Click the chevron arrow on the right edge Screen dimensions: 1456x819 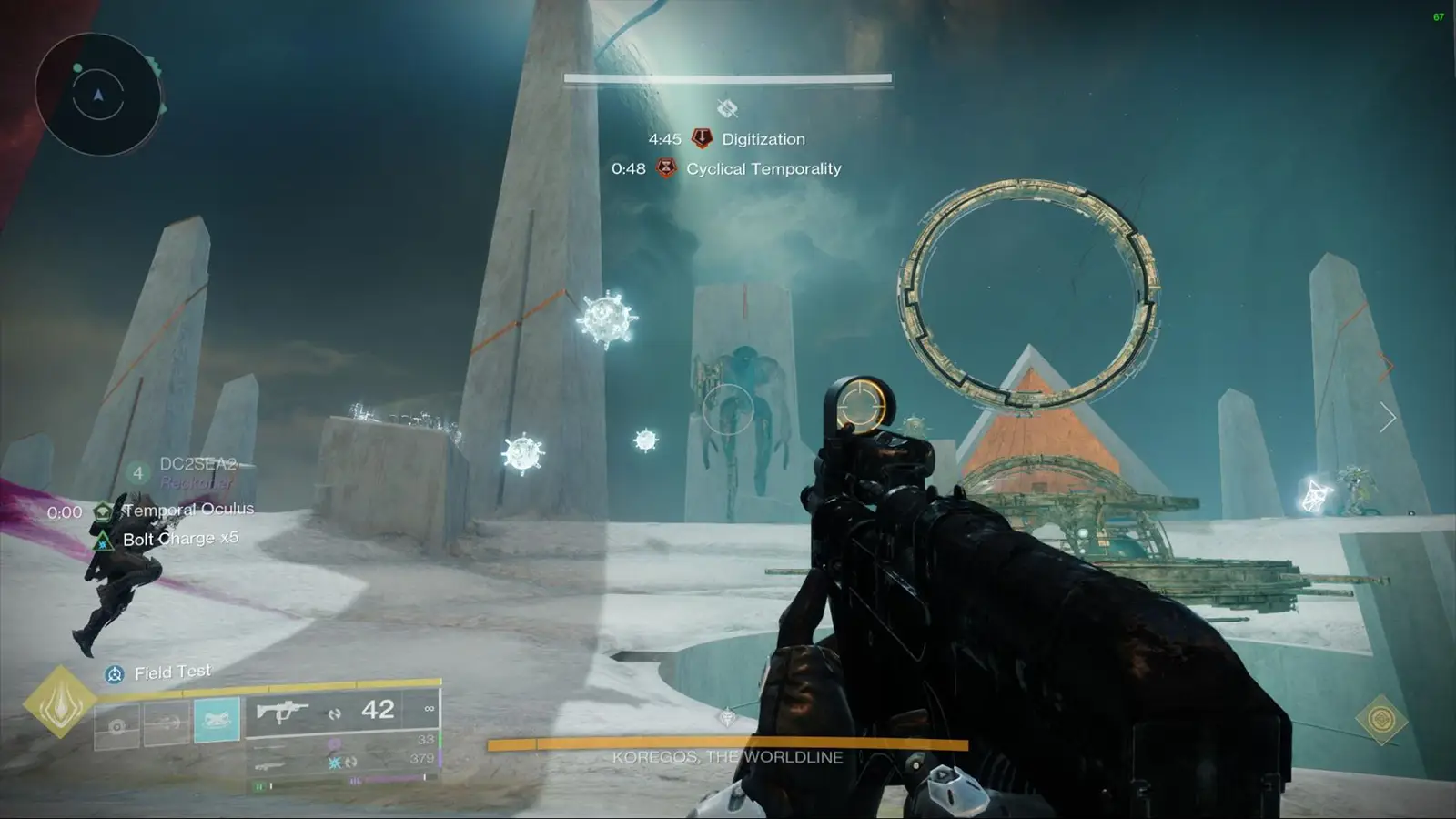click(x=1390, y=416)
